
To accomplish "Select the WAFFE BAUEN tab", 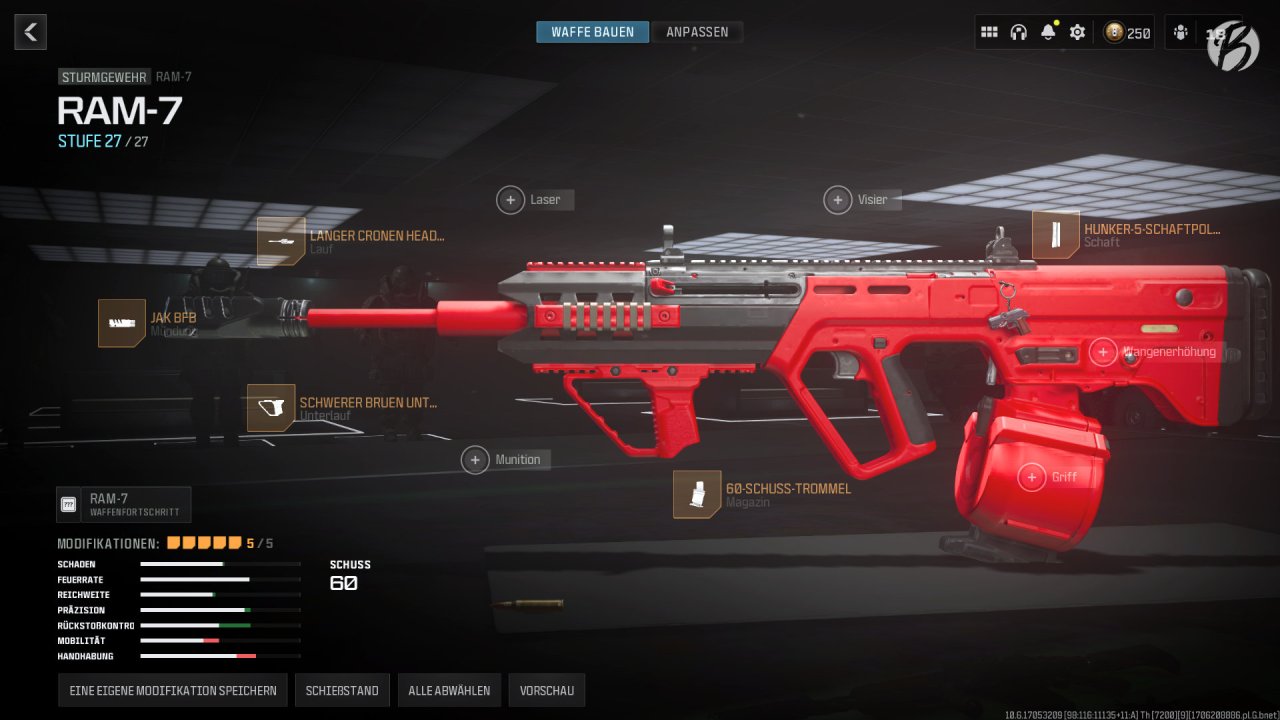I will [x=592, y=31].
